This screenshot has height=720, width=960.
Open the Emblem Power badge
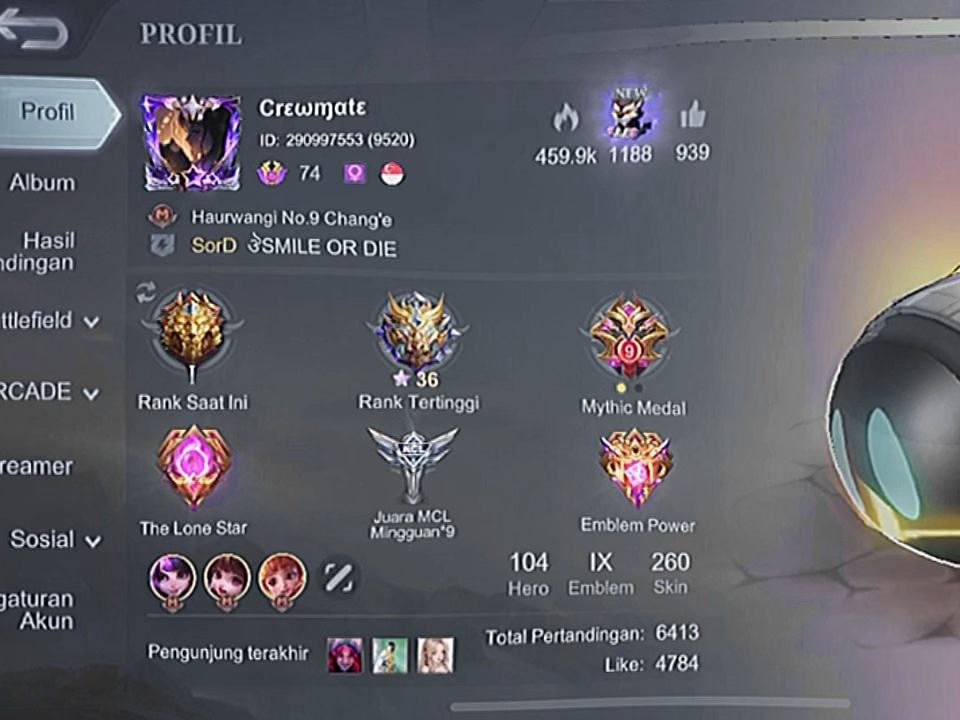pyautogui.click(x=636, y=468)
